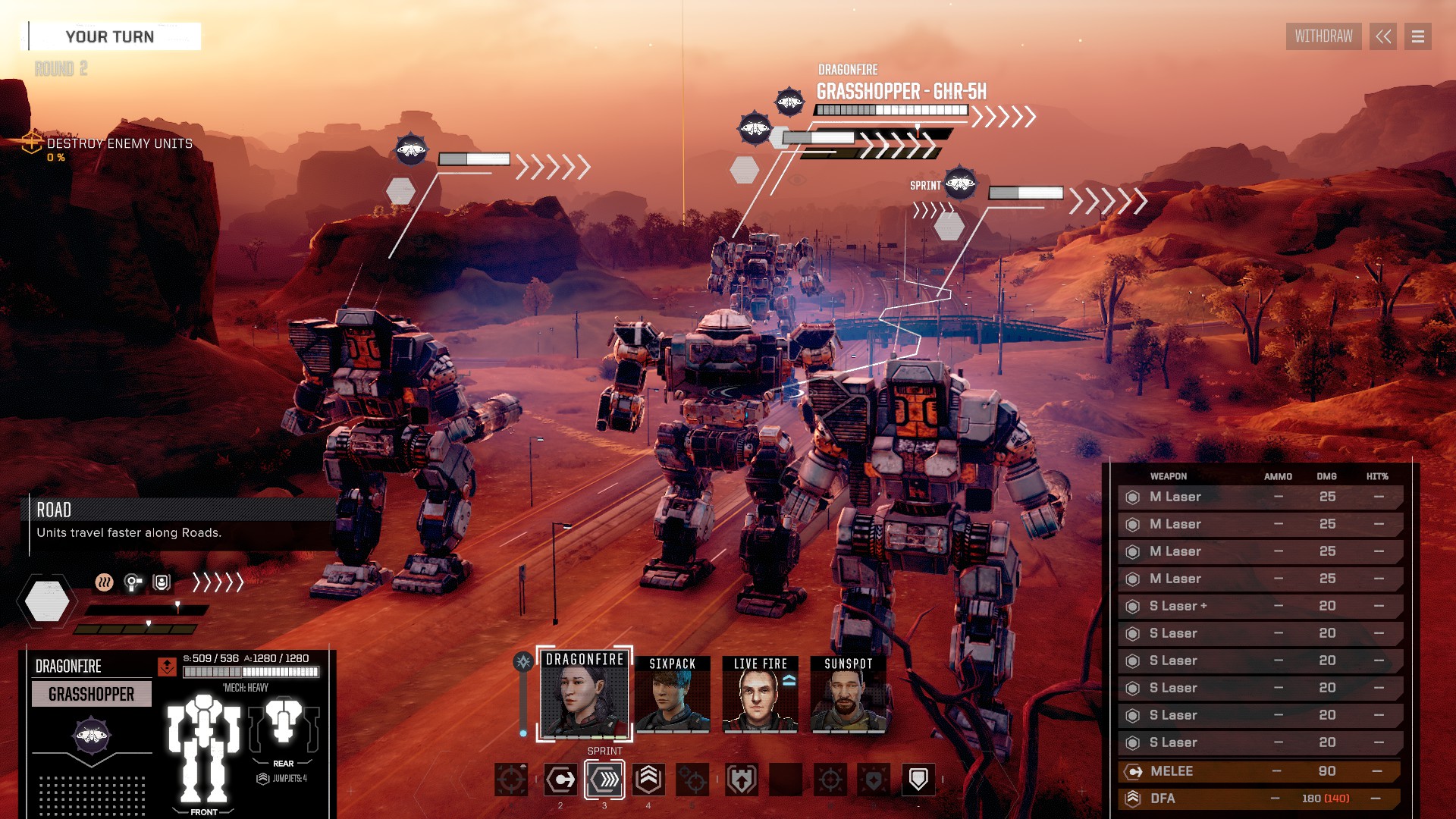The height and width of the screenshot is (819, 1456).
Task: Select the Sprint action icon
Action: tap(603, 779)
